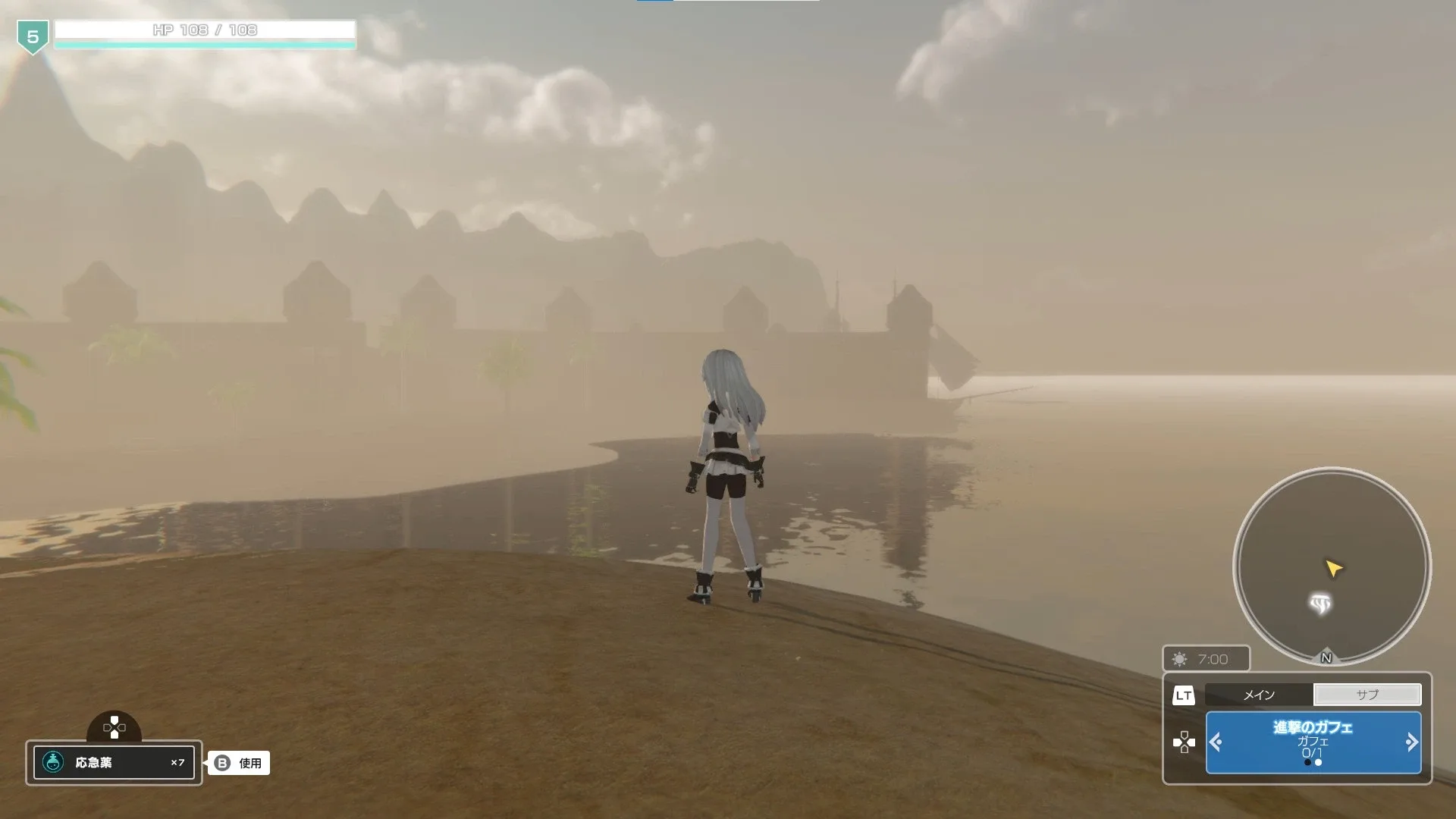Viewport: 1456px width, 819px height.
Task: Click the D-pad icon beside the quest card
Action: click(1184, 741)
